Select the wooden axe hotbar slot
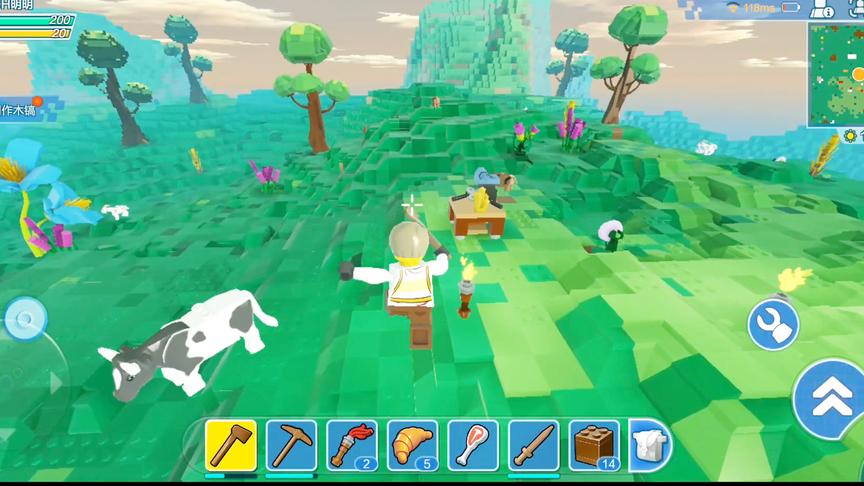Viewport: 864px width, 486px height. pos(231,445)
